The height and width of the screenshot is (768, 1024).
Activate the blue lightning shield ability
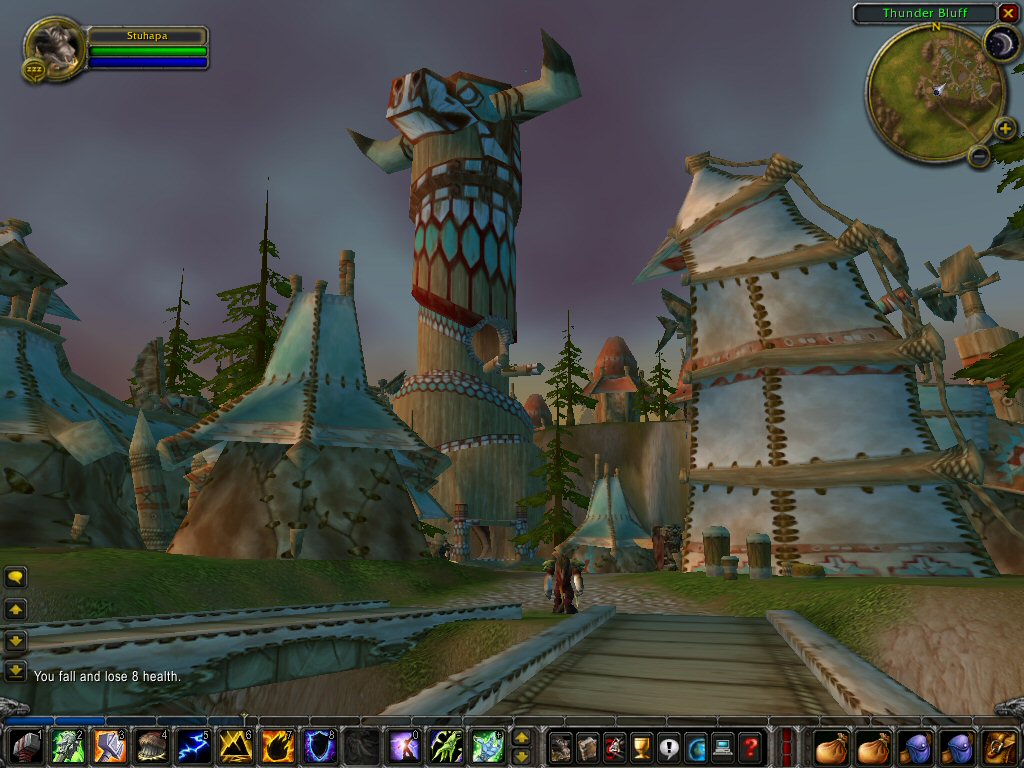tap(319, 747)
